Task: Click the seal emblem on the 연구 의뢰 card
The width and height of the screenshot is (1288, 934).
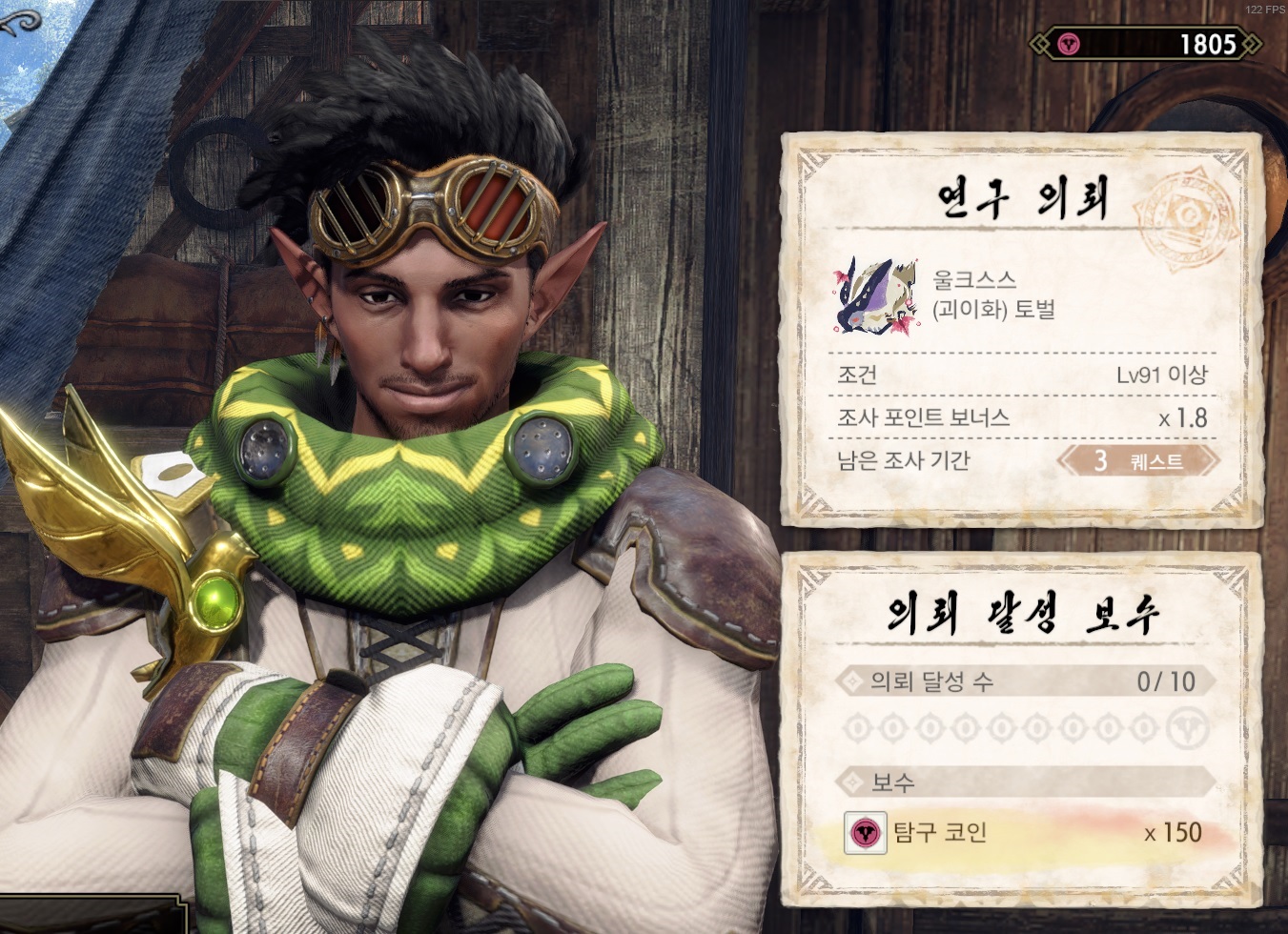Action: click(x=1186, y=212)
